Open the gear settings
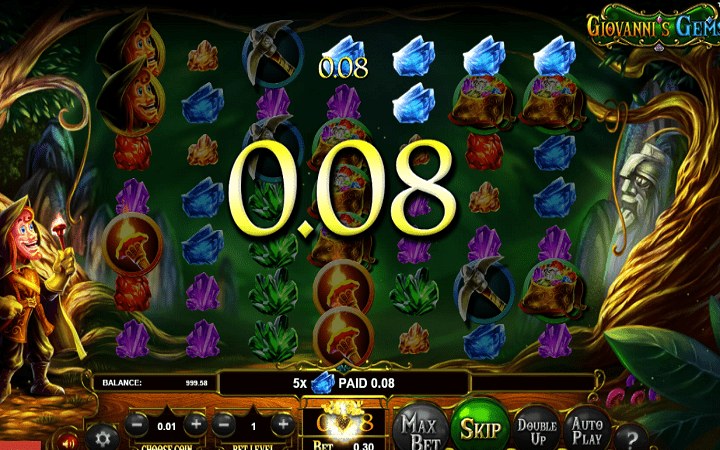The width and height of the screenshot is (720, 450). click(101, 437)
